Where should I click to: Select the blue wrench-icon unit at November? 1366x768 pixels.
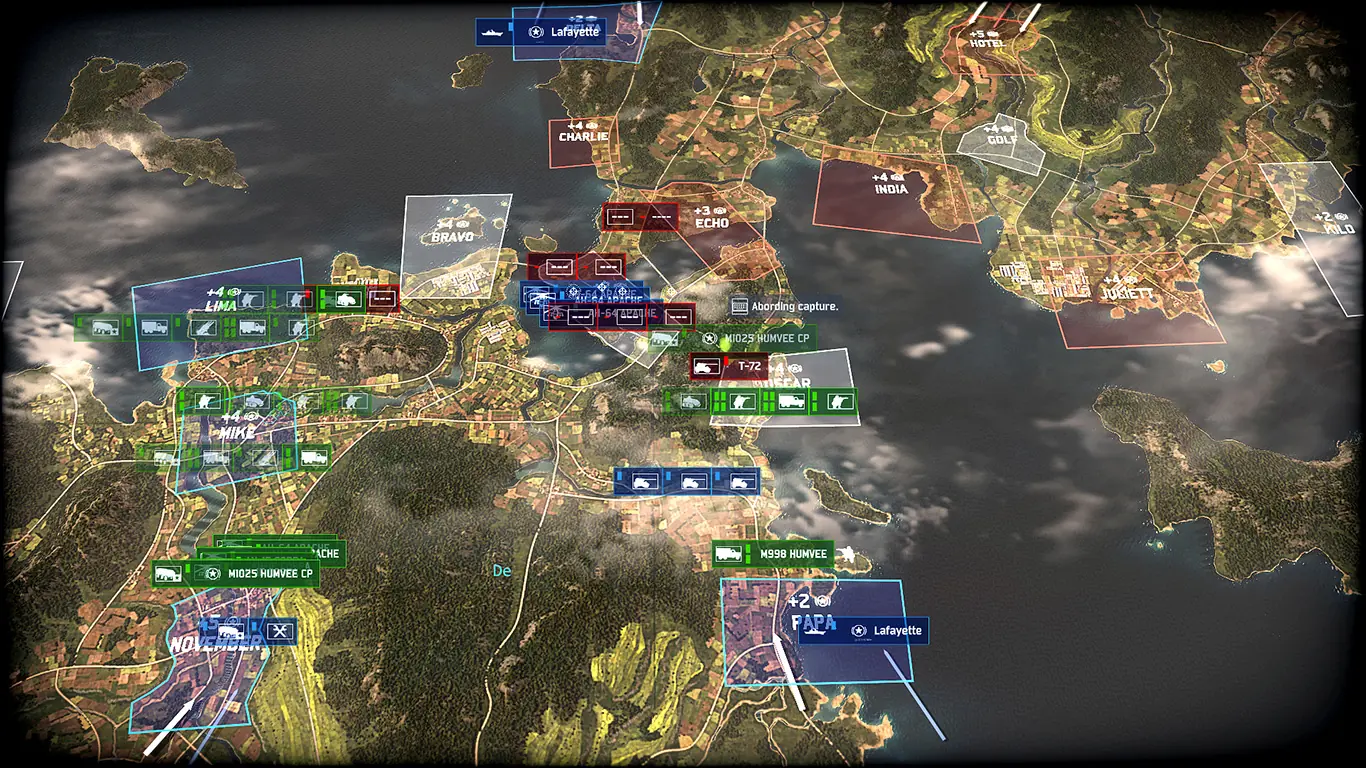[x=280, y=631]
